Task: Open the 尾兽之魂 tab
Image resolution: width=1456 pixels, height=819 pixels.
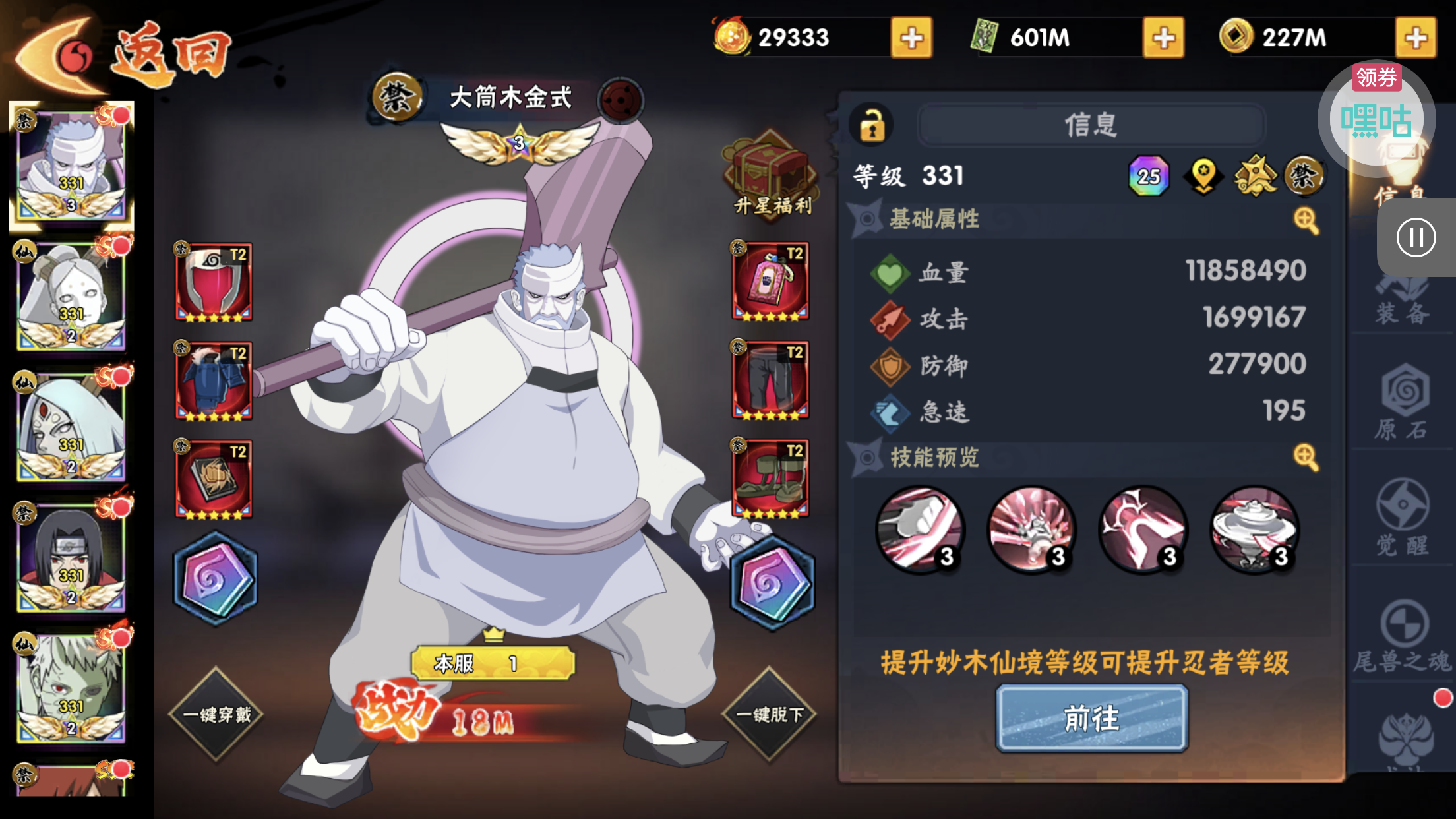Action: tap(1403, 636)
